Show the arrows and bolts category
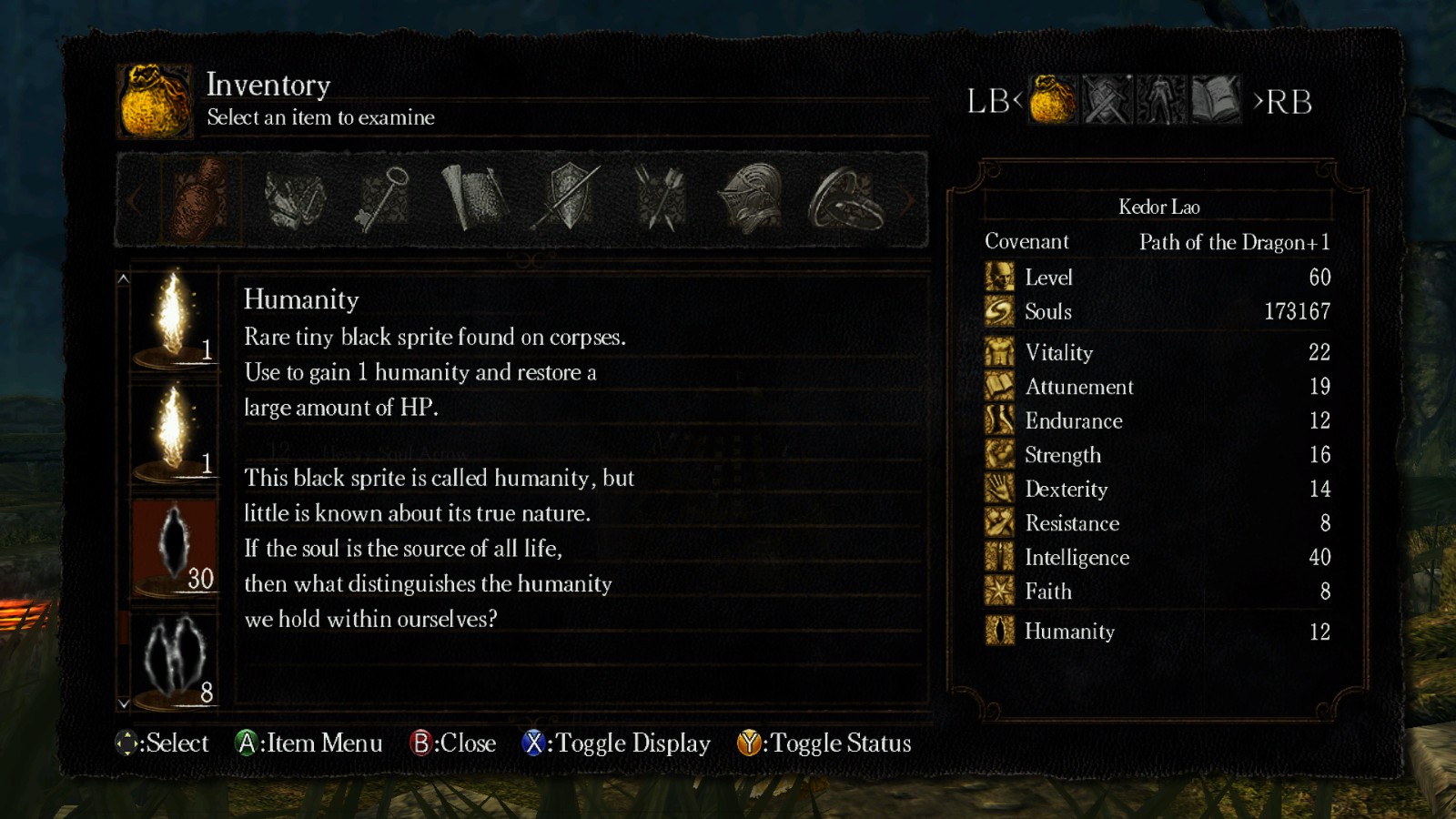1456x819 pixels. tap(660, 199)
